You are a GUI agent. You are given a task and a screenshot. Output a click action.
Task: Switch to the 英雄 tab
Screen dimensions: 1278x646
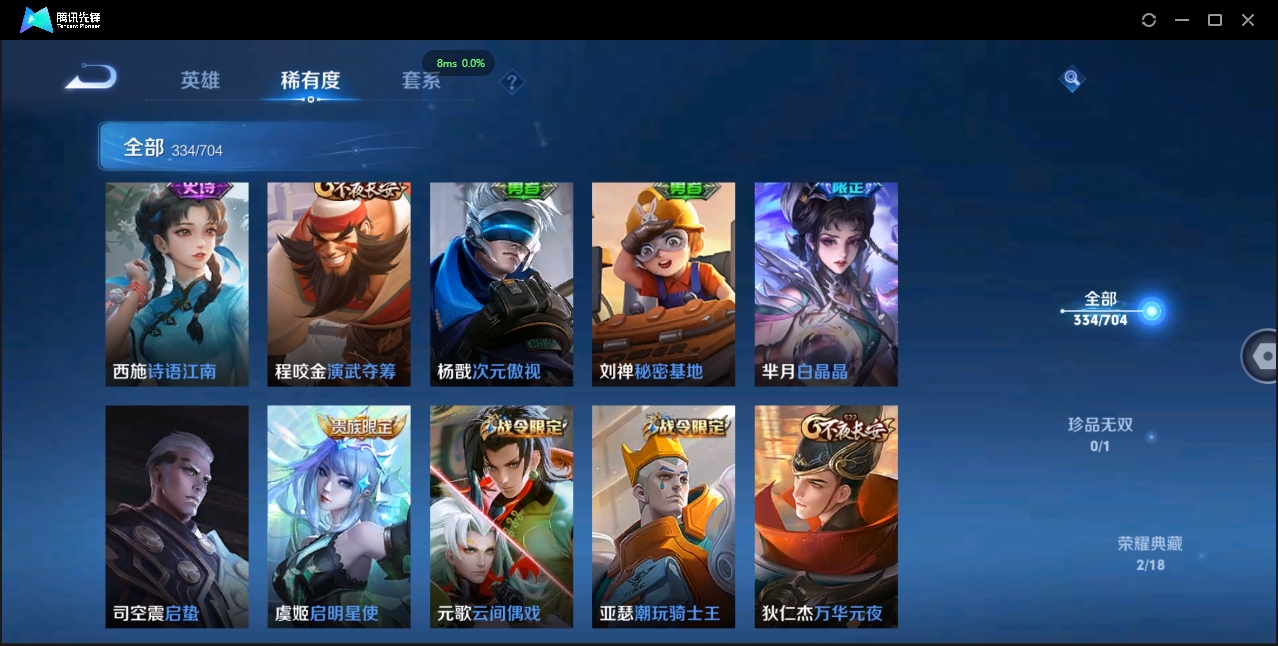[200, 80]
